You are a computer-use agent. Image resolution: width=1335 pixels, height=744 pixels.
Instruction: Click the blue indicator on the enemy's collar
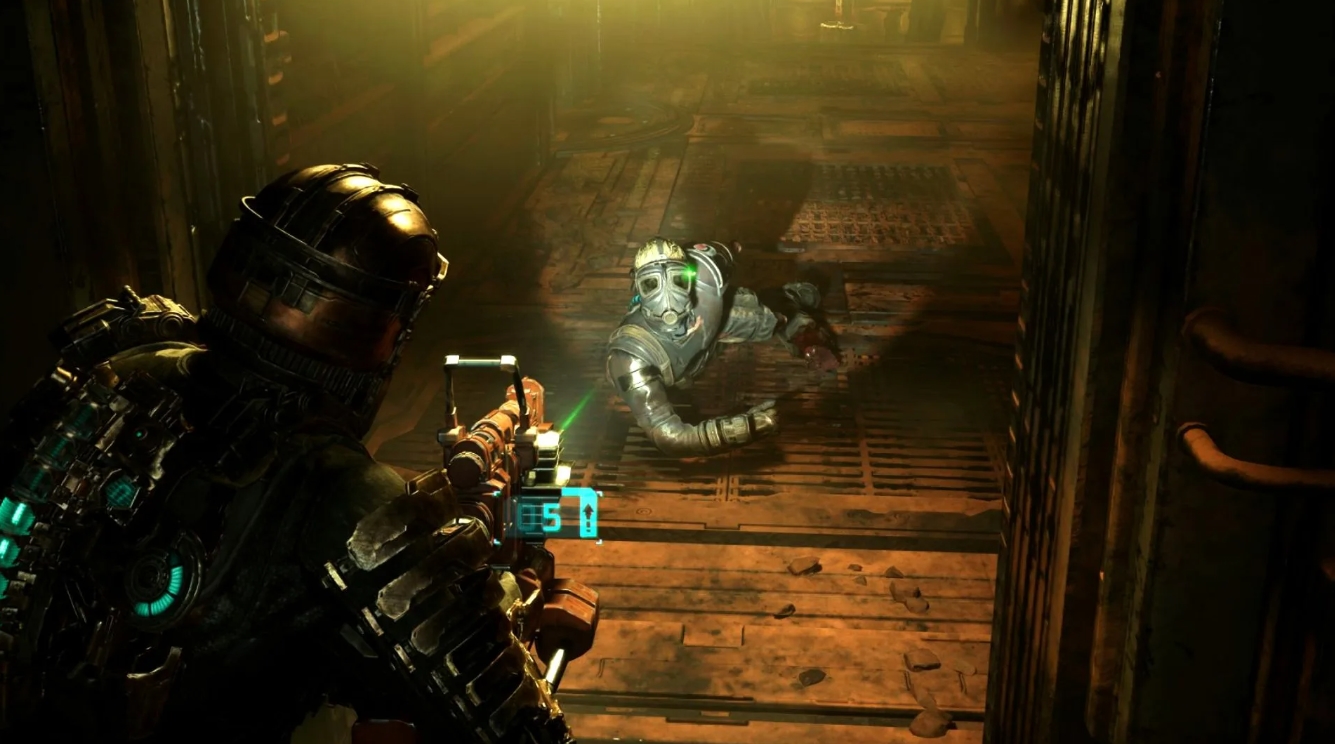[x=636, y=301]
